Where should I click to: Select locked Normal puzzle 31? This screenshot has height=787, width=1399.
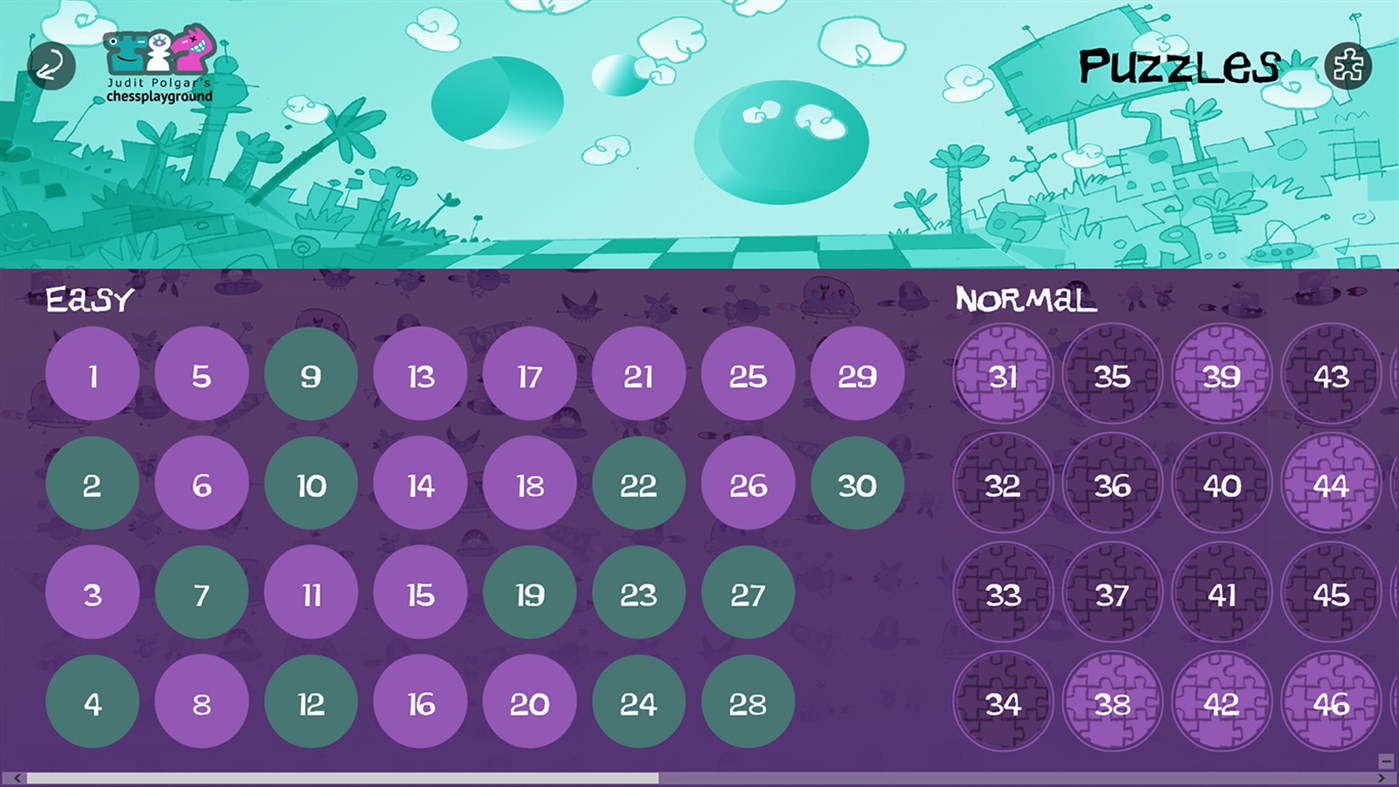point(1004,377)
